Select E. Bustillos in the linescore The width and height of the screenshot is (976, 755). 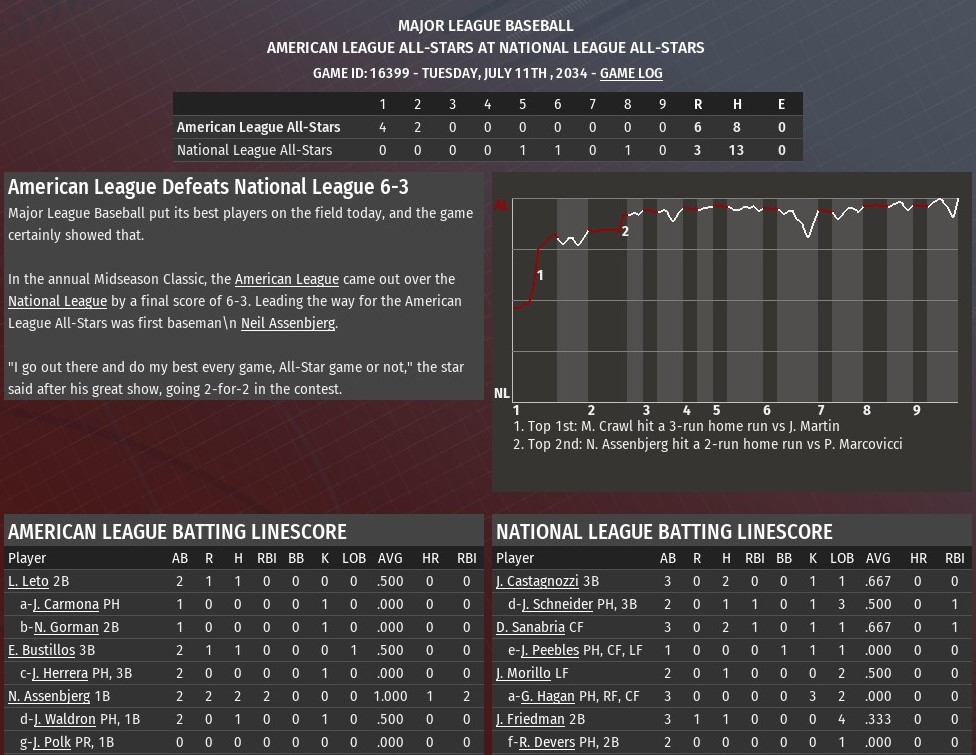coord(41,650)
